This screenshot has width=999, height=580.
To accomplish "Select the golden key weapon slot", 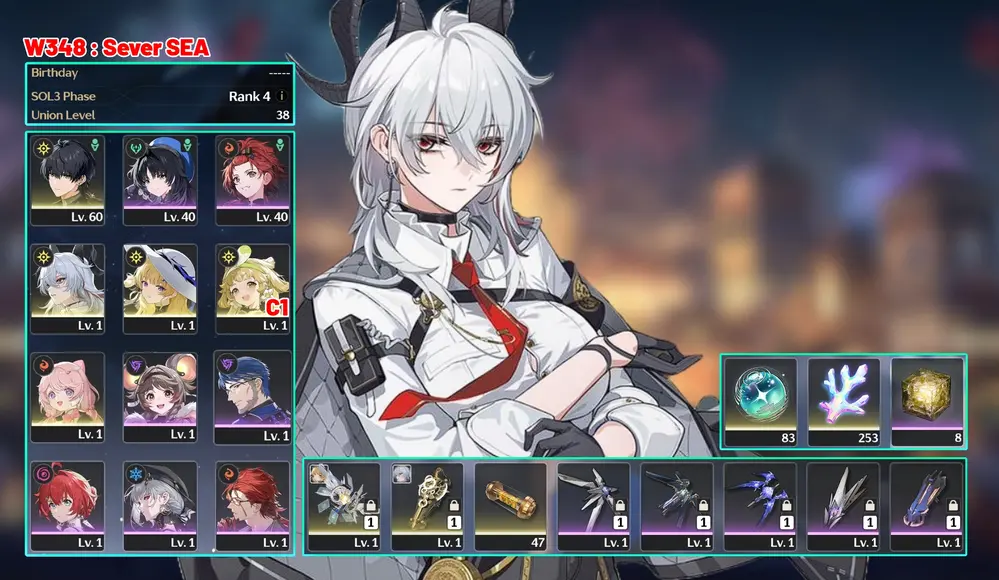I will point(427,506).
